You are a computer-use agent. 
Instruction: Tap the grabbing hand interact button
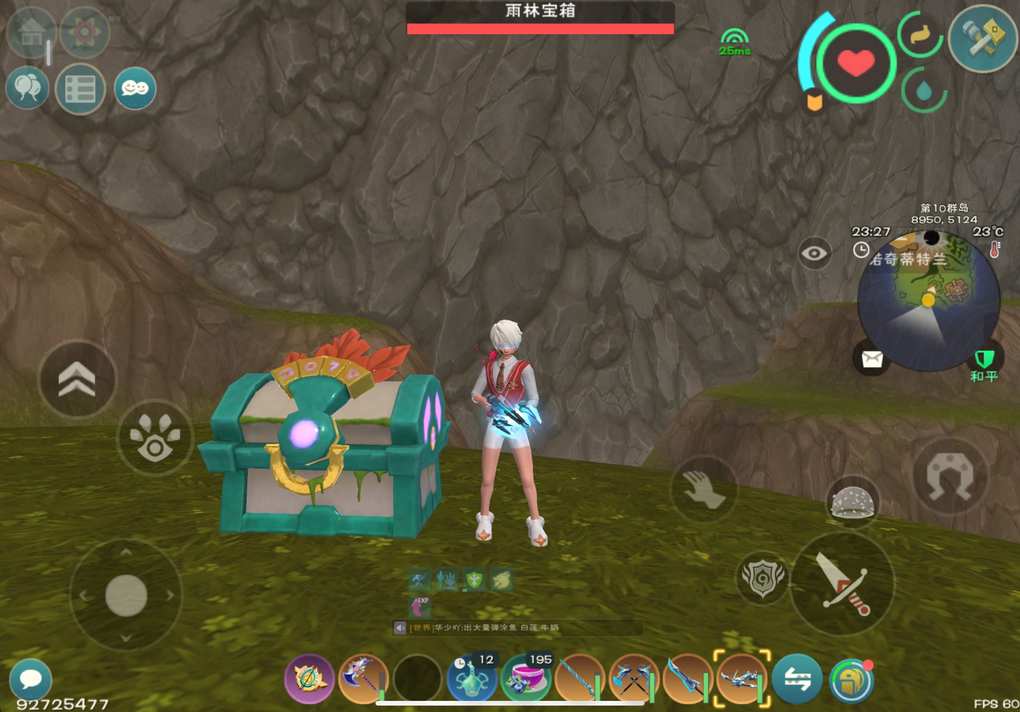pos(704,489)
